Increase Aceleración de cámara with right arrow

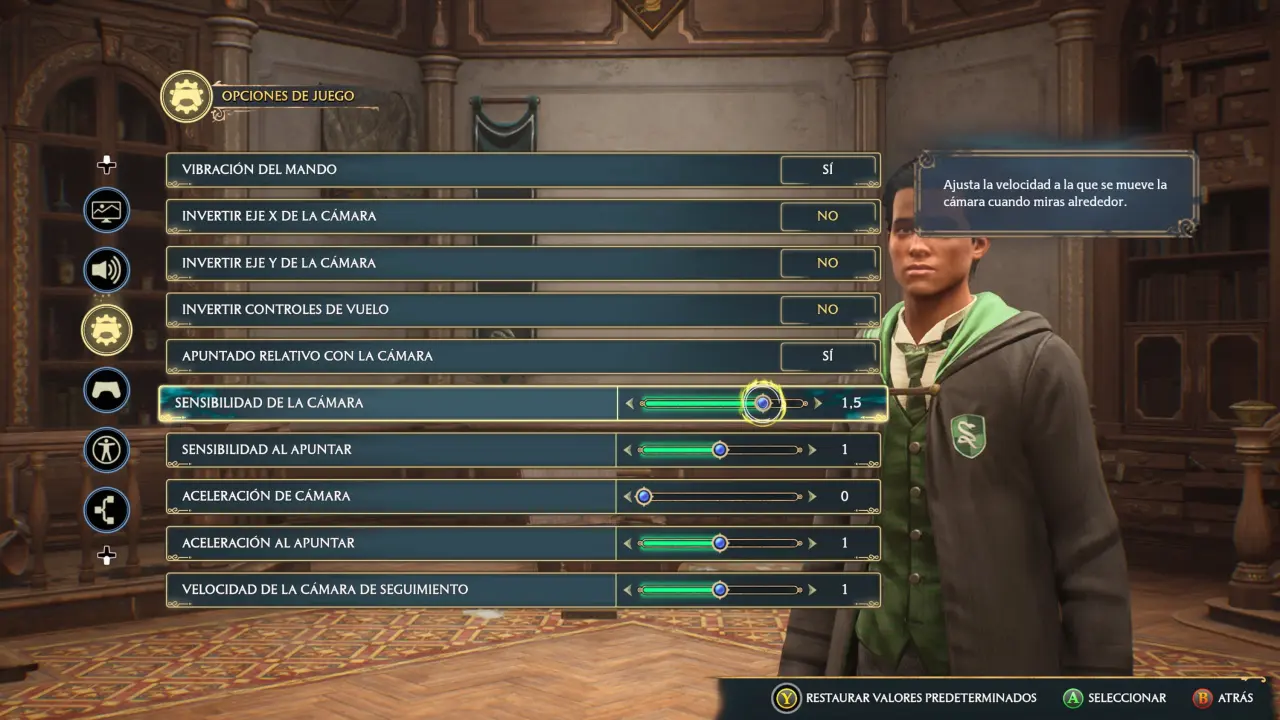tap(813, 496)
